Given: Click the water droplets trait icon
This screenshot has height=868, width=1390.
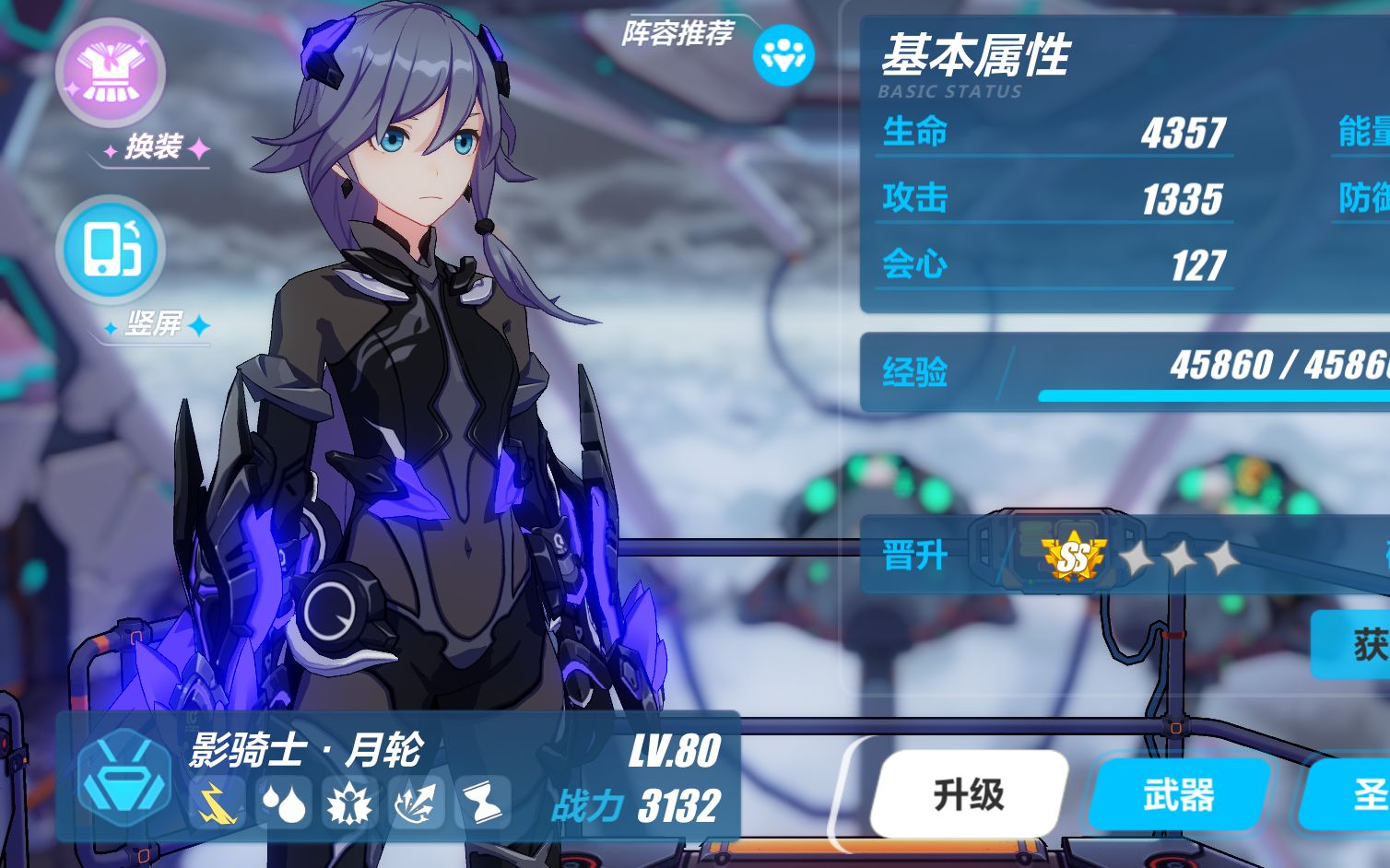Looking at the screenshot, I should click(x=283, y=803).
